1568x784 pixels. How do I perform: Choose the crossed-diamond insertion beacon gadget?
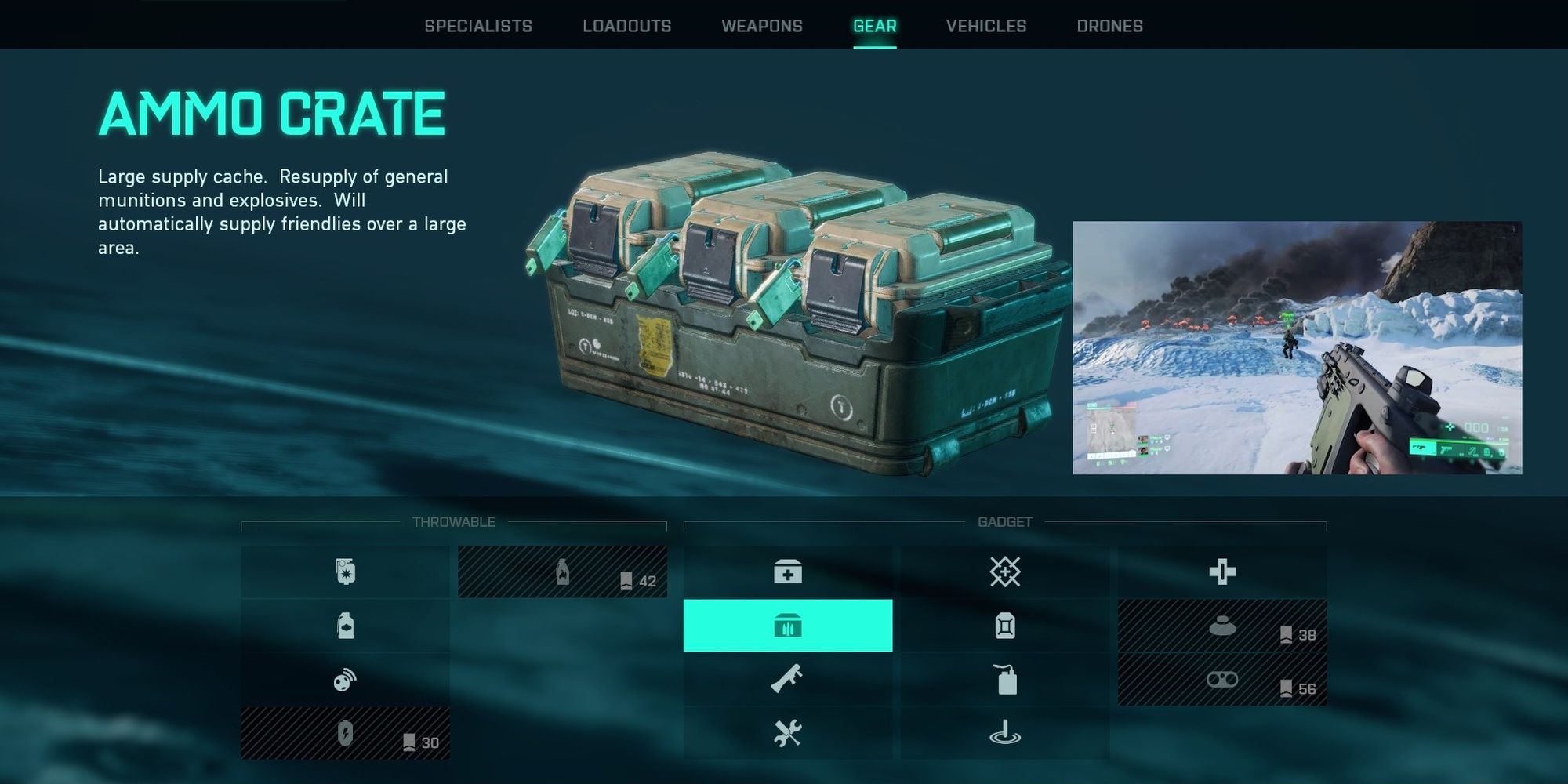pos(1004,572)
